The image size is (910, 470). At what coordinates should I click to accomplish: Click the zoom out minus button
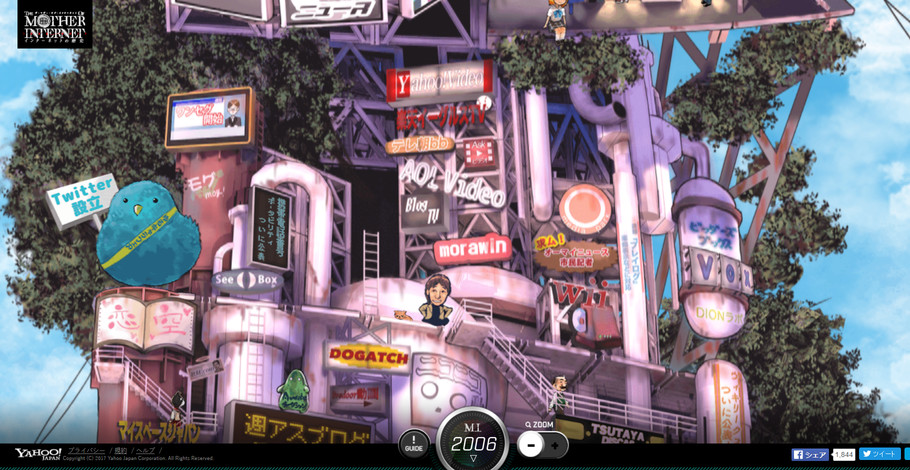531,445
